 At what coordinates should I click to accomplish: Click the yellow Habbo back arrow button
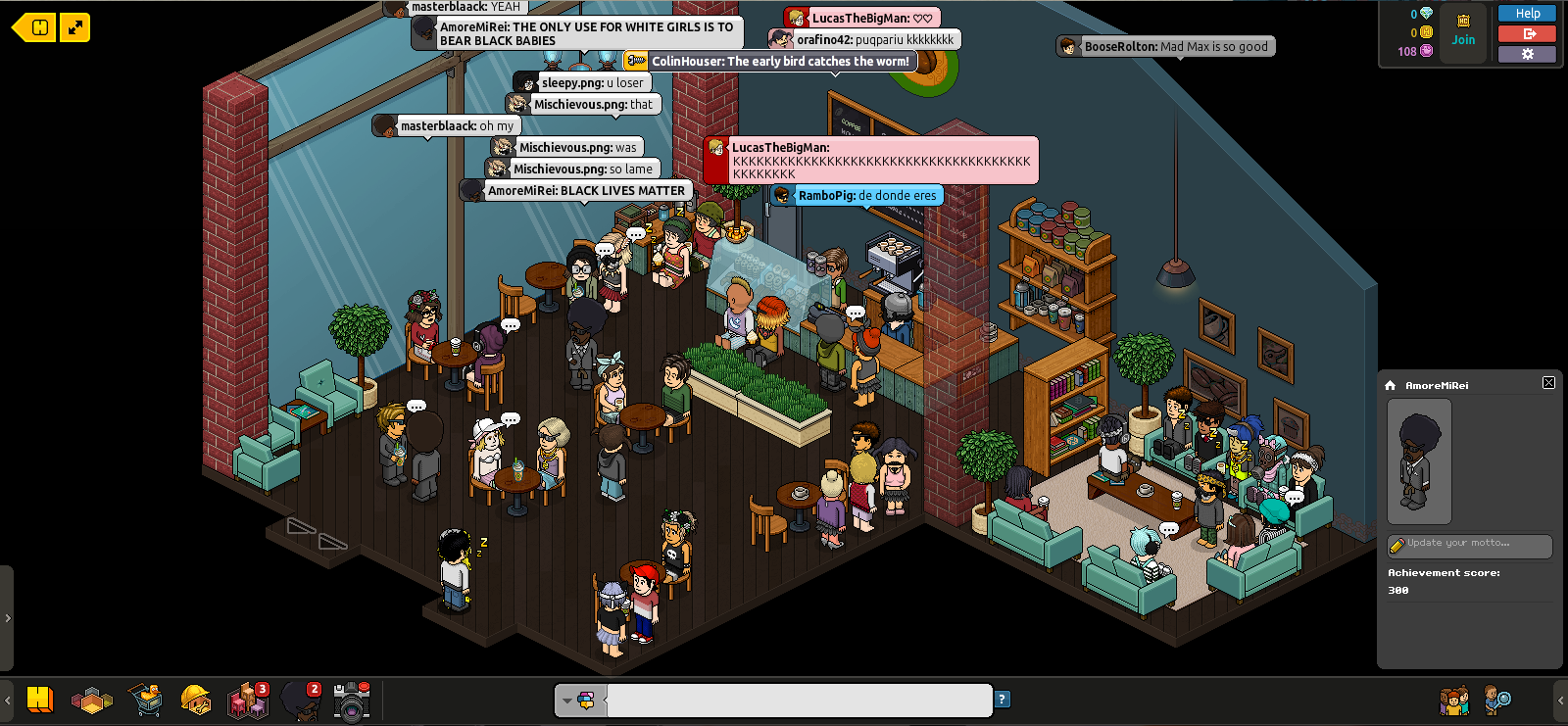click(34, 27)
